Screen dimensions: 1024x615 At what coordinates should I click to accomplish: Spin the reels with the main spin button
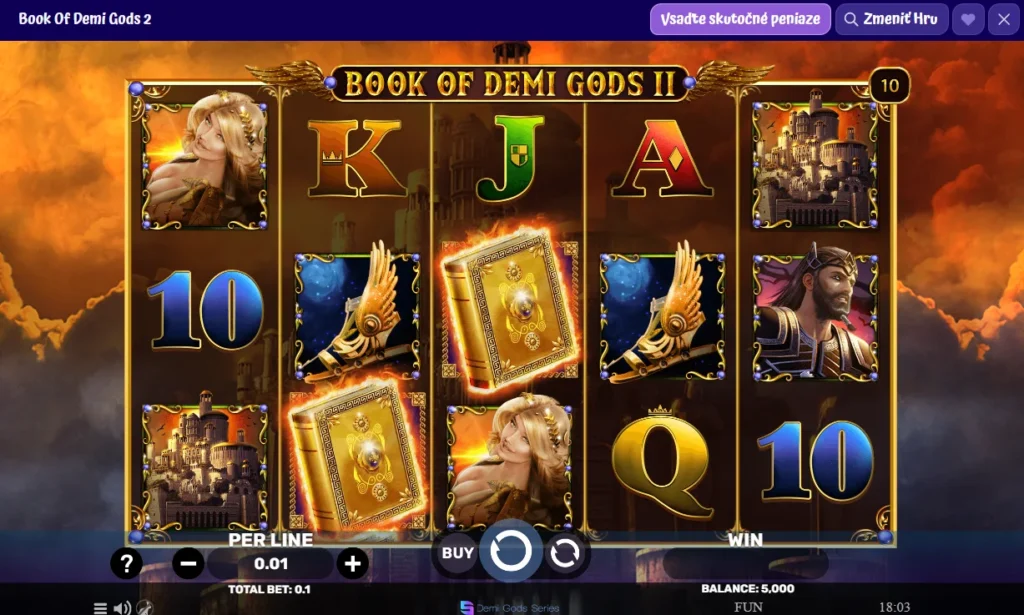point(511,551)
